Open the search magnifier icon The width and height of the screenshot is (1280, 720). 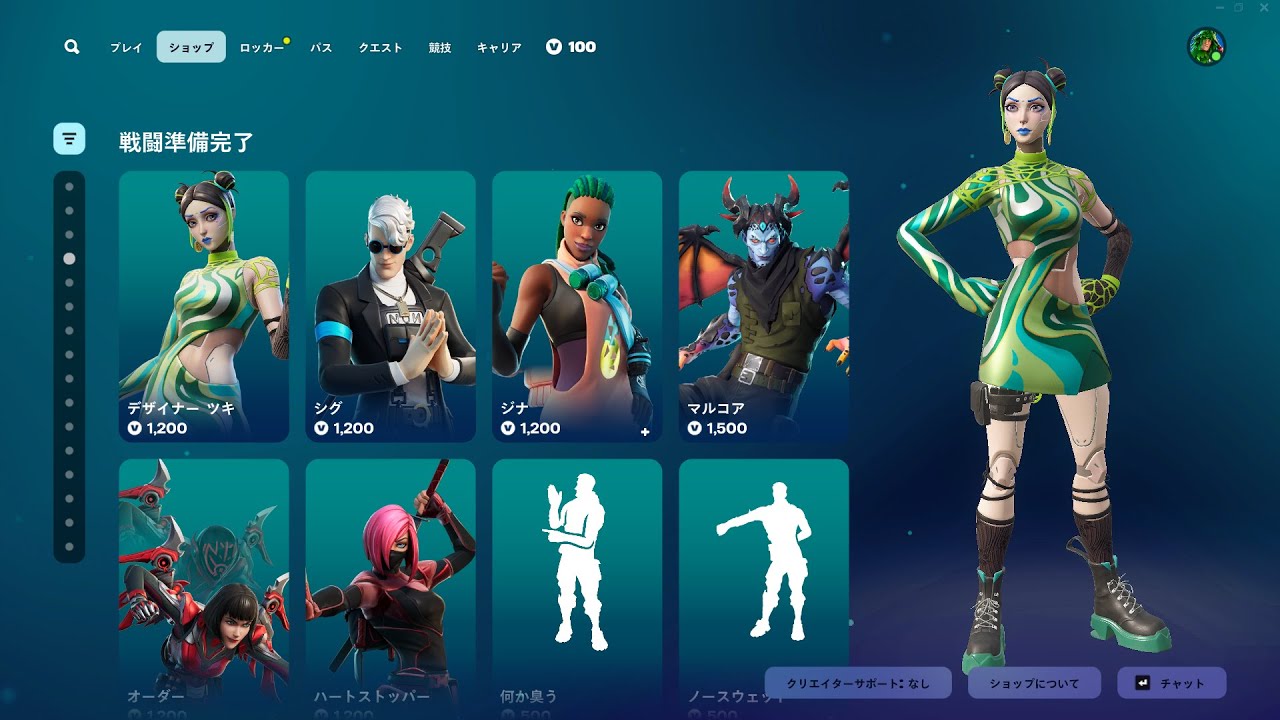click(71, 47)
